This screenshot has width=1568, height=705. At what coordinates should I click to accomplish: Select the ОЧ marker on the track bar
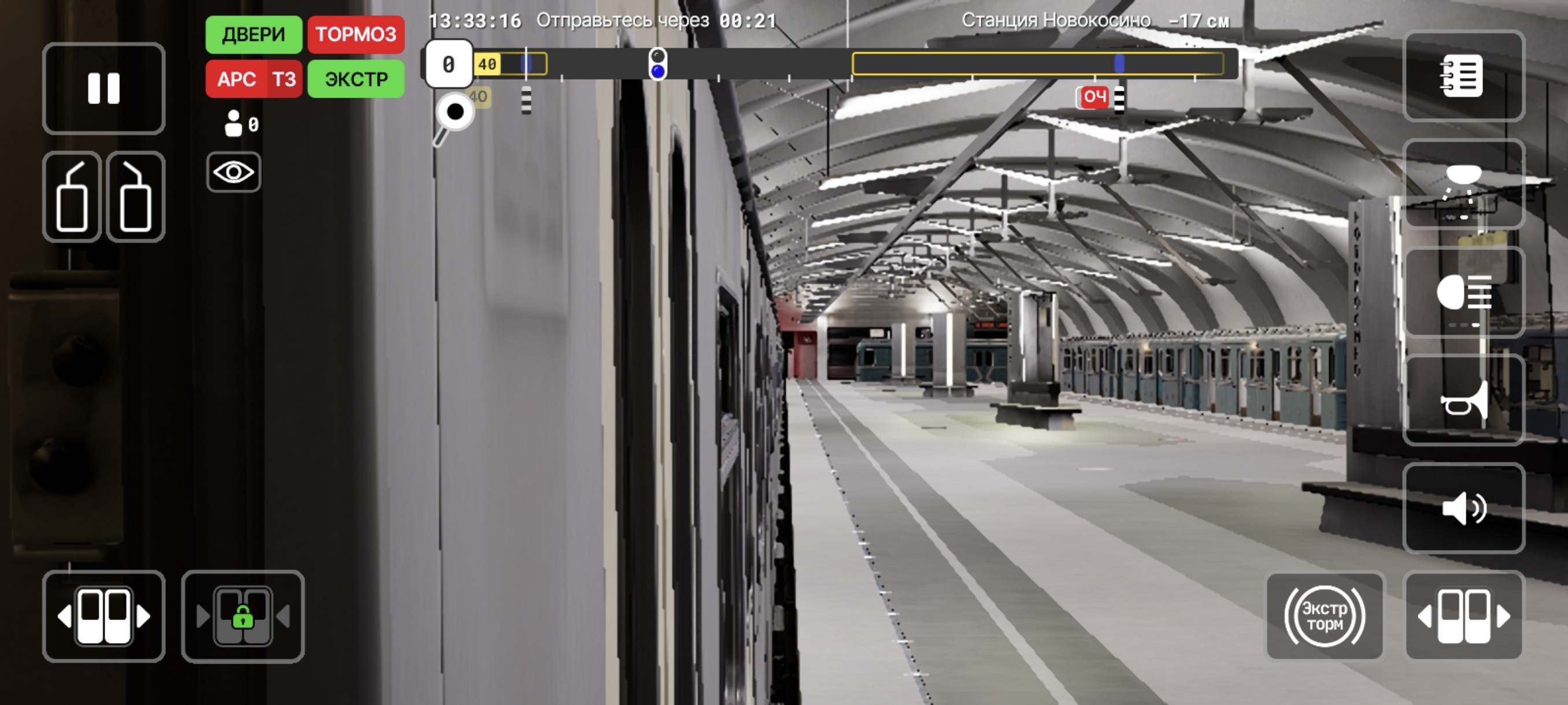click(x=1094, y=97)
